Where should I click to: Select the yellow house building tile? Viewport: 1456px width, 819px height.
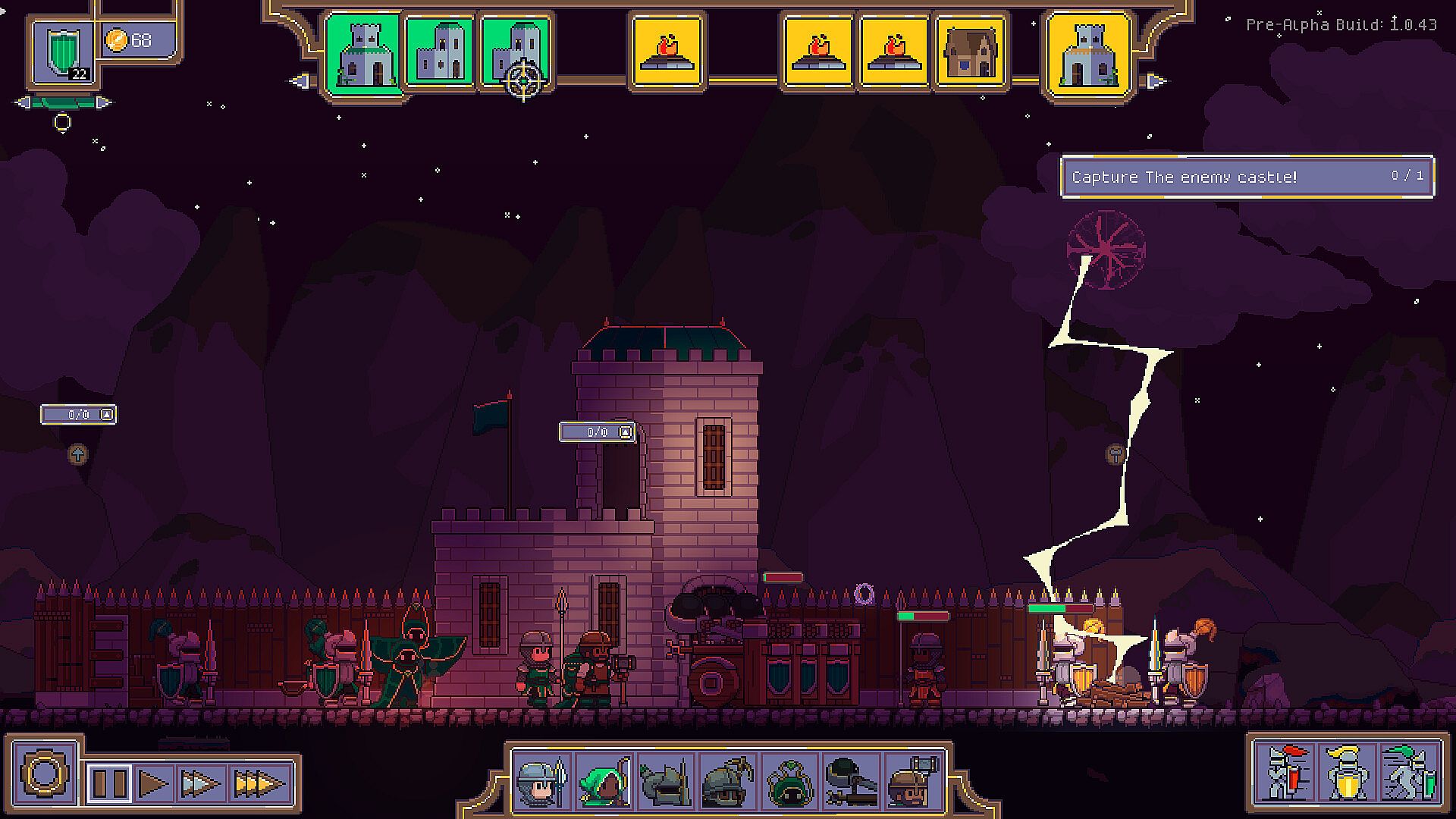click(970, 52)
